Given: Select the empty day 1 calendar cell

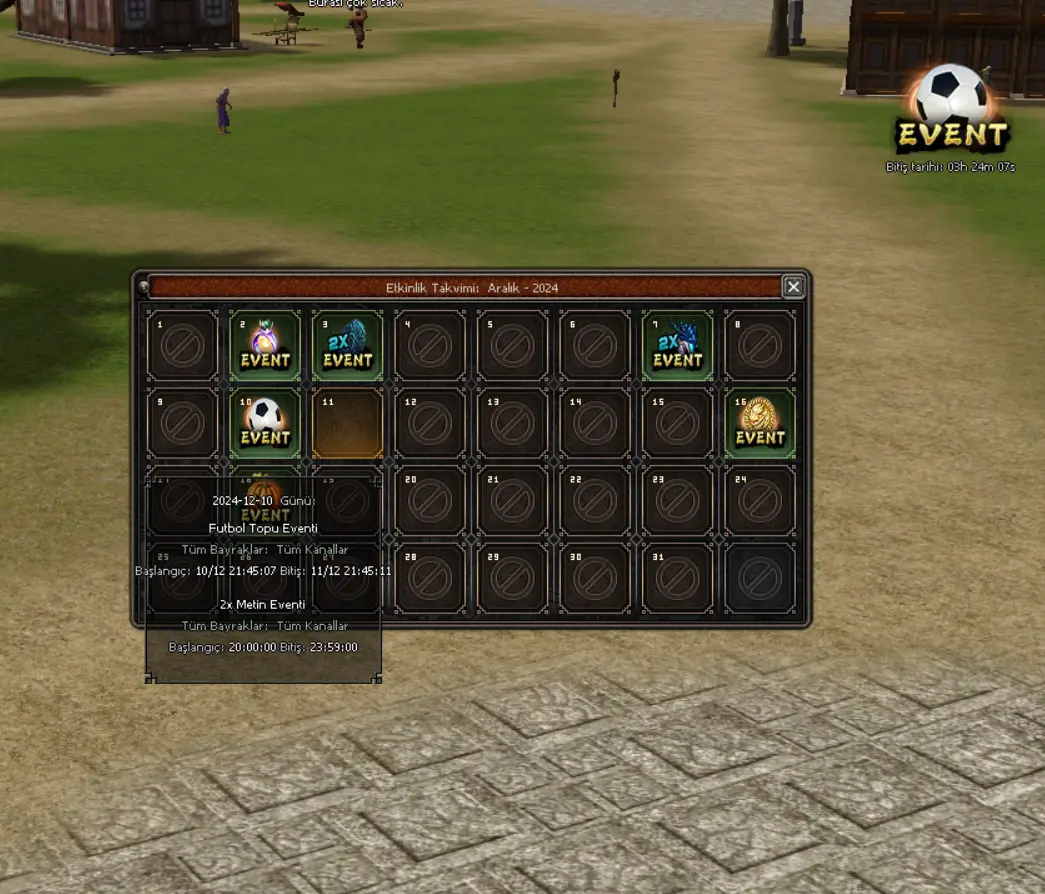Looking at the screenshot, I should coord(182,346).
